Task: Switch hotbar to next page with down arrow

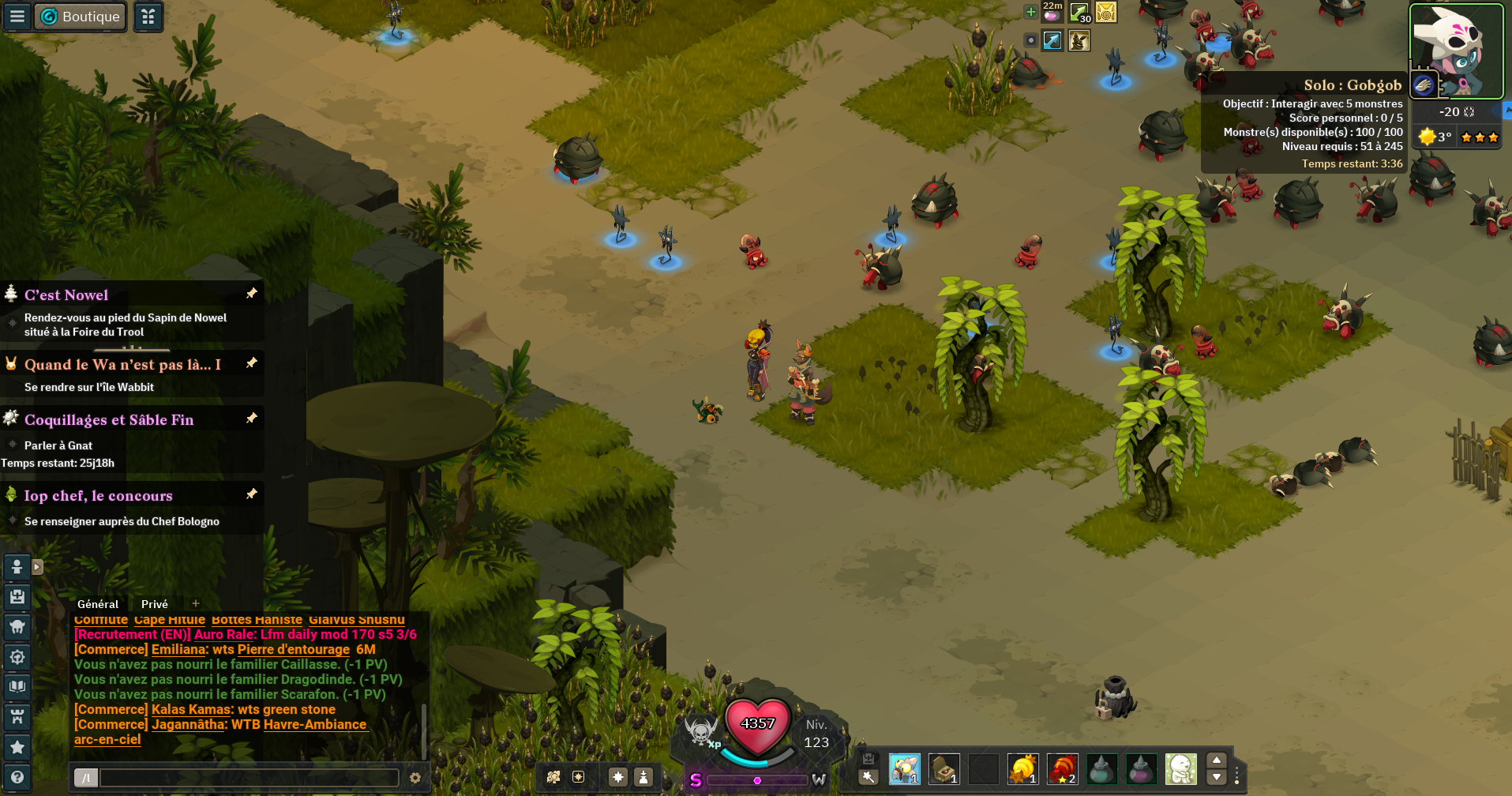Action: (1217, 778)
